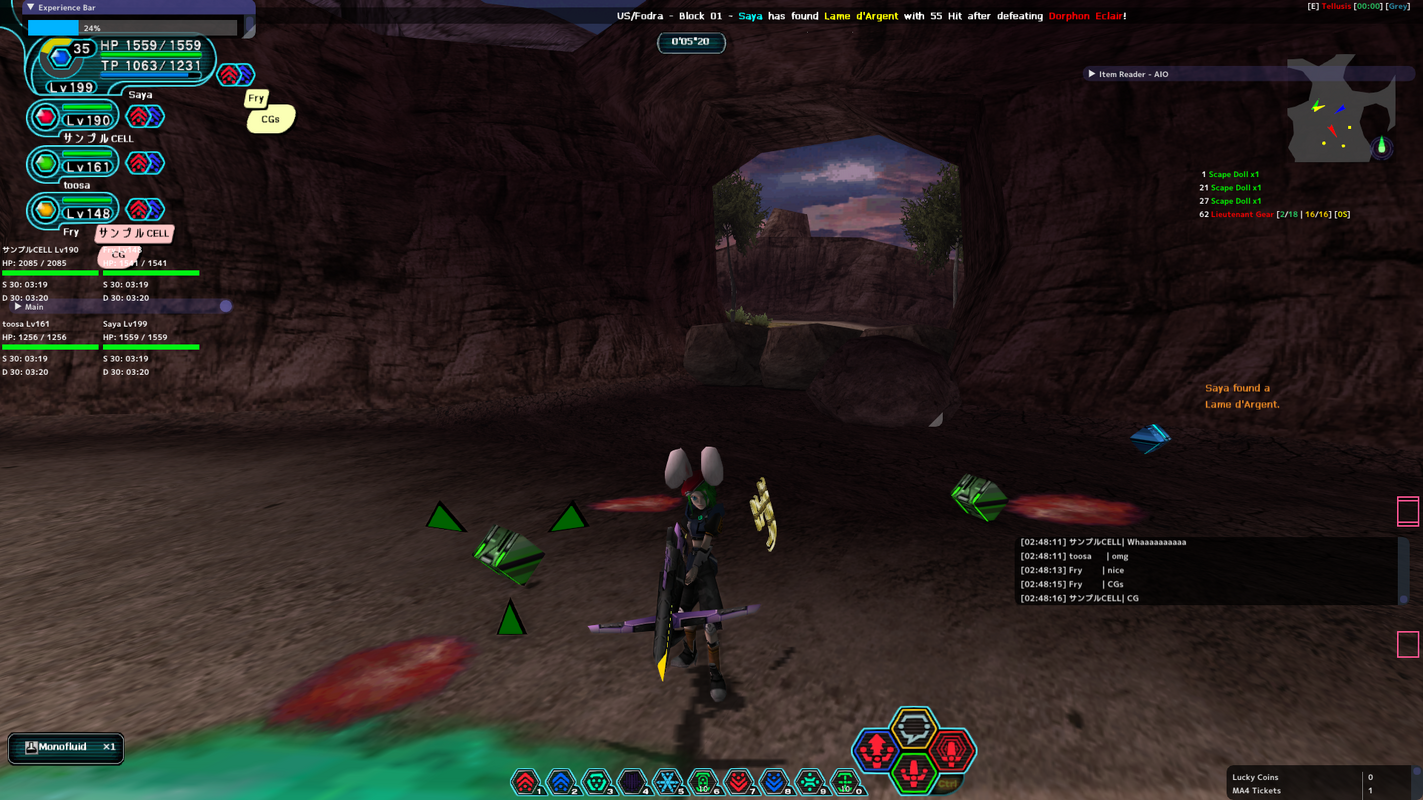Expand the Item Reader - AIO panel
The image size is (1423, 800).
(x=1092, y=74)
